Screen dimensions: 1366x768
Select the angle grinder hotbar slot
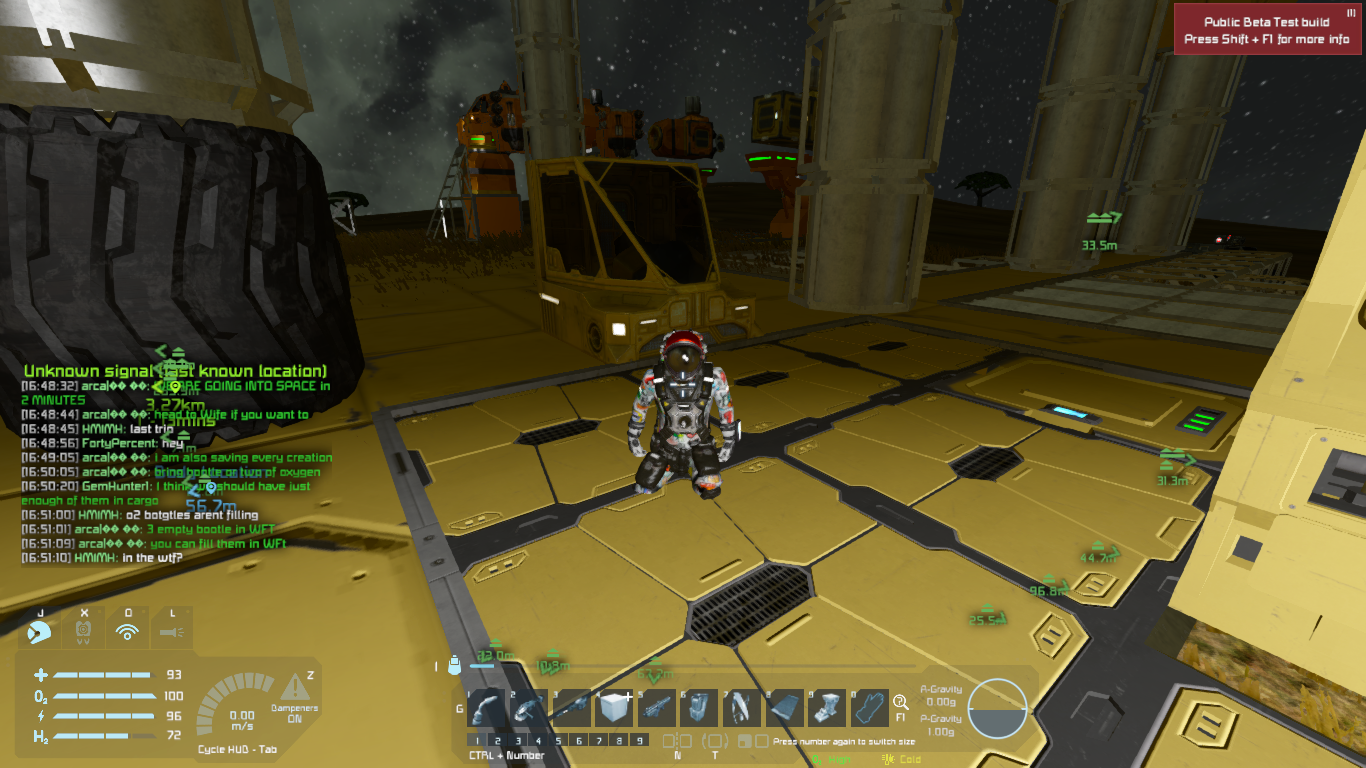pos(530,708)
